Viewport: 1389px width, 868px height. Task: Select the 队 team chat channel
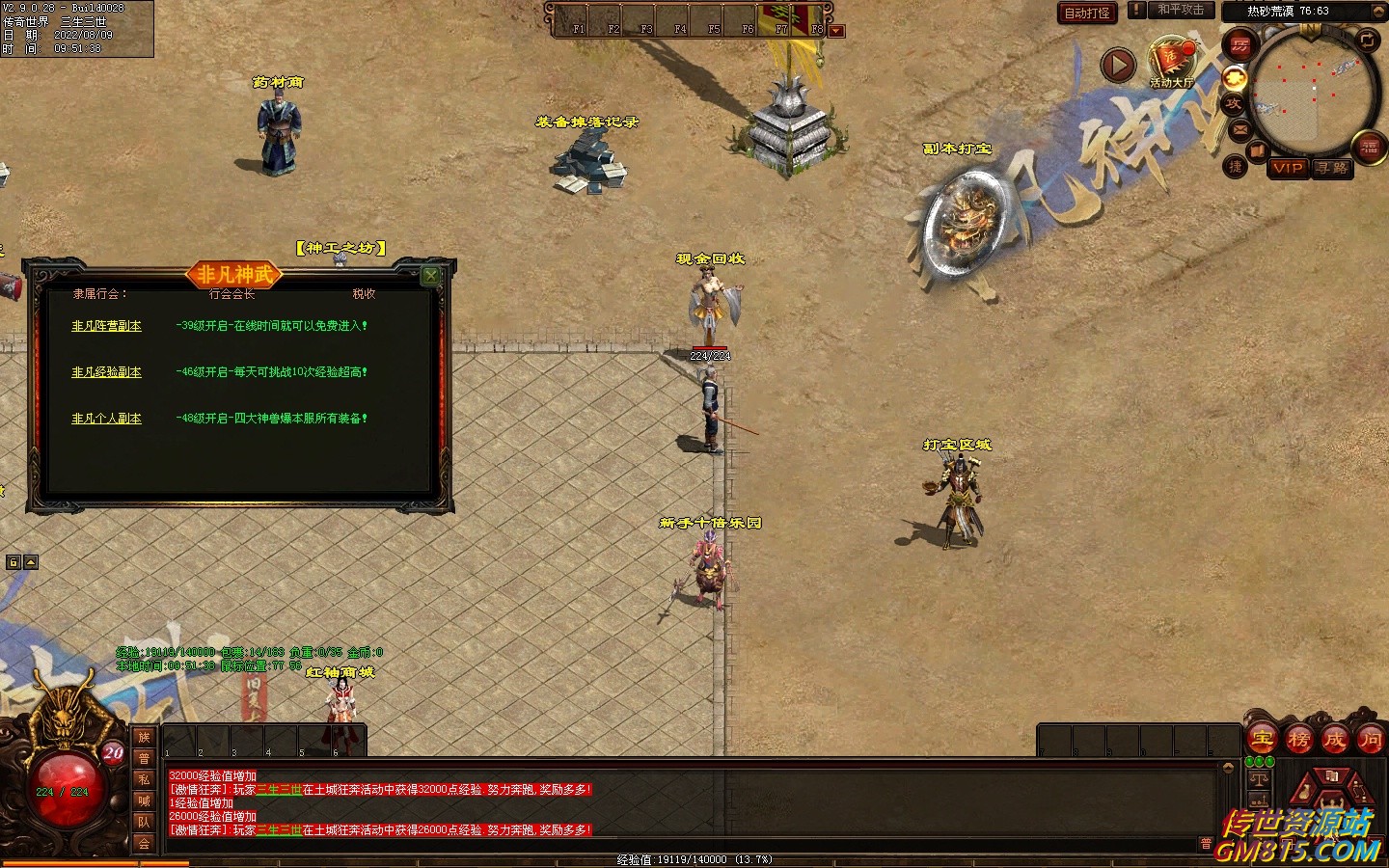coord(144,822)
